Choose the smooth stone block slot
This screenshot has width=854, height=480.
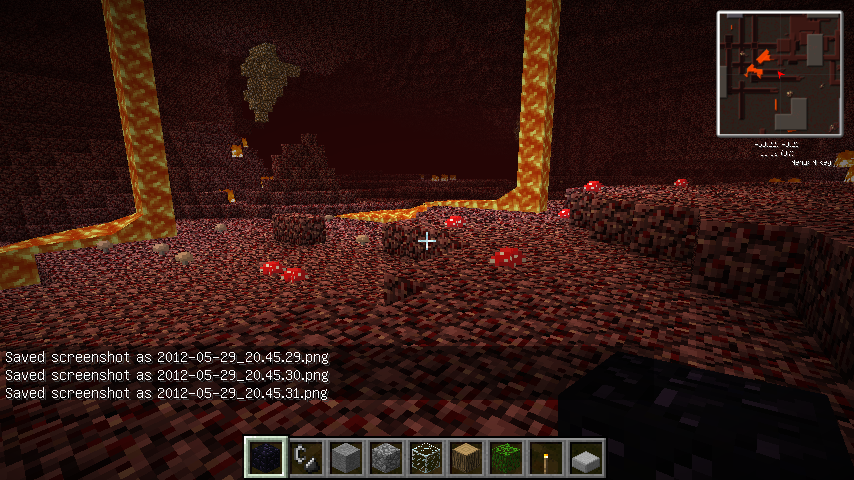[x=347, y=458]
